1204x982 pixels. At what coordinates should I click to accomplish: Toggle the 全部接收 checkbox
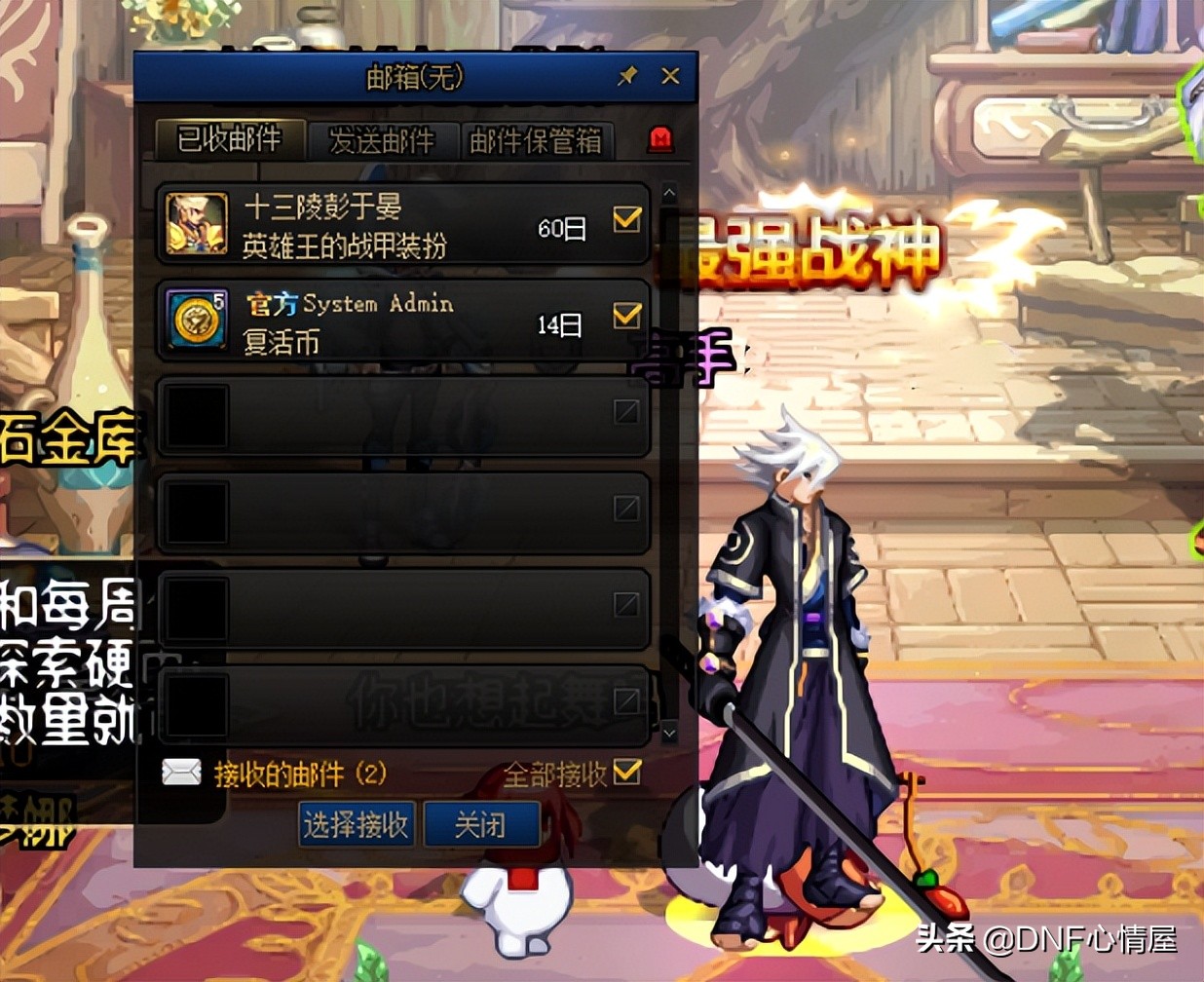pyautogui.click(x=627, y=772)
